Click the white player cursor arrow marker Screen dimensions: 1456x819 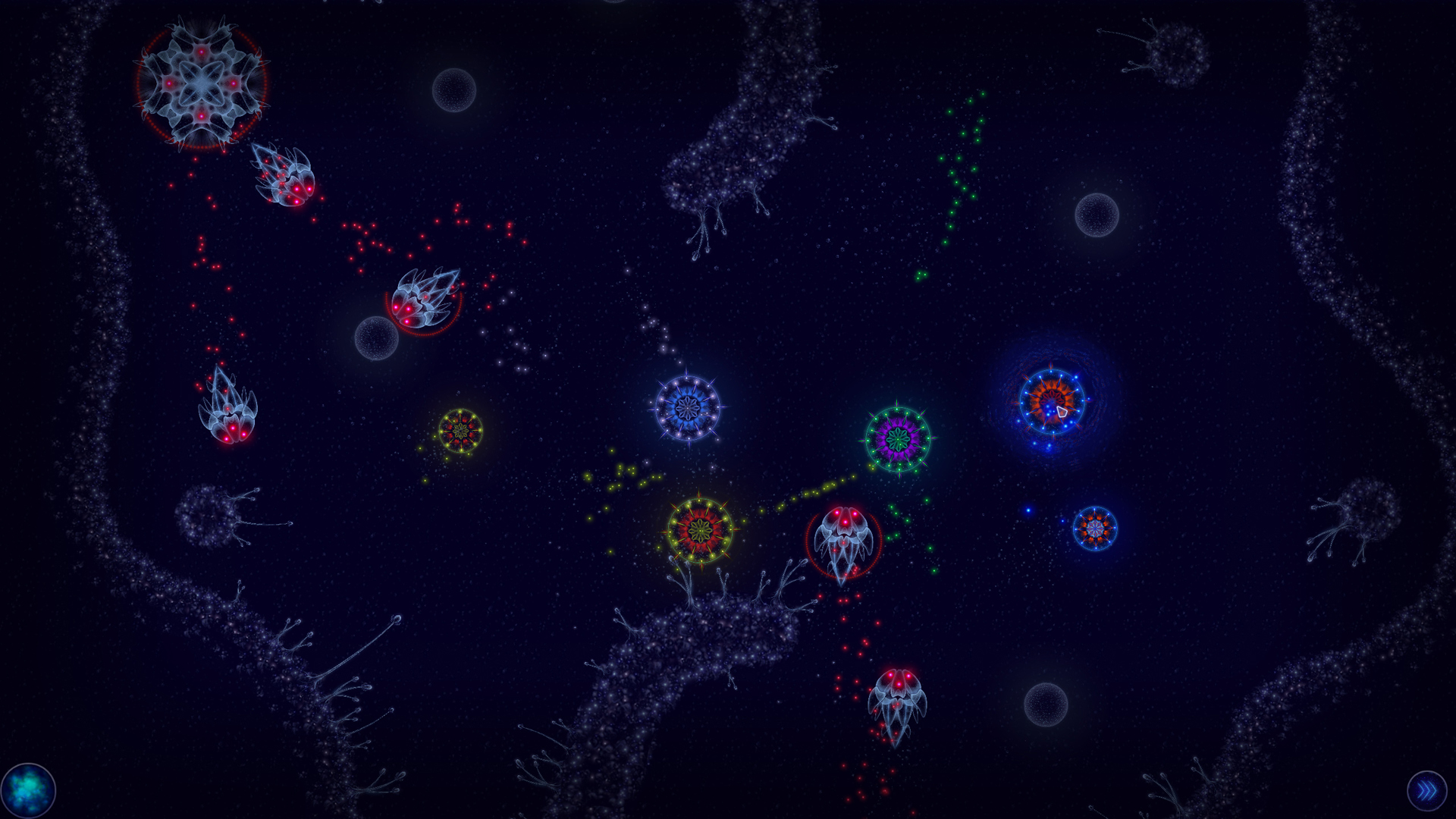point(1062,413)
